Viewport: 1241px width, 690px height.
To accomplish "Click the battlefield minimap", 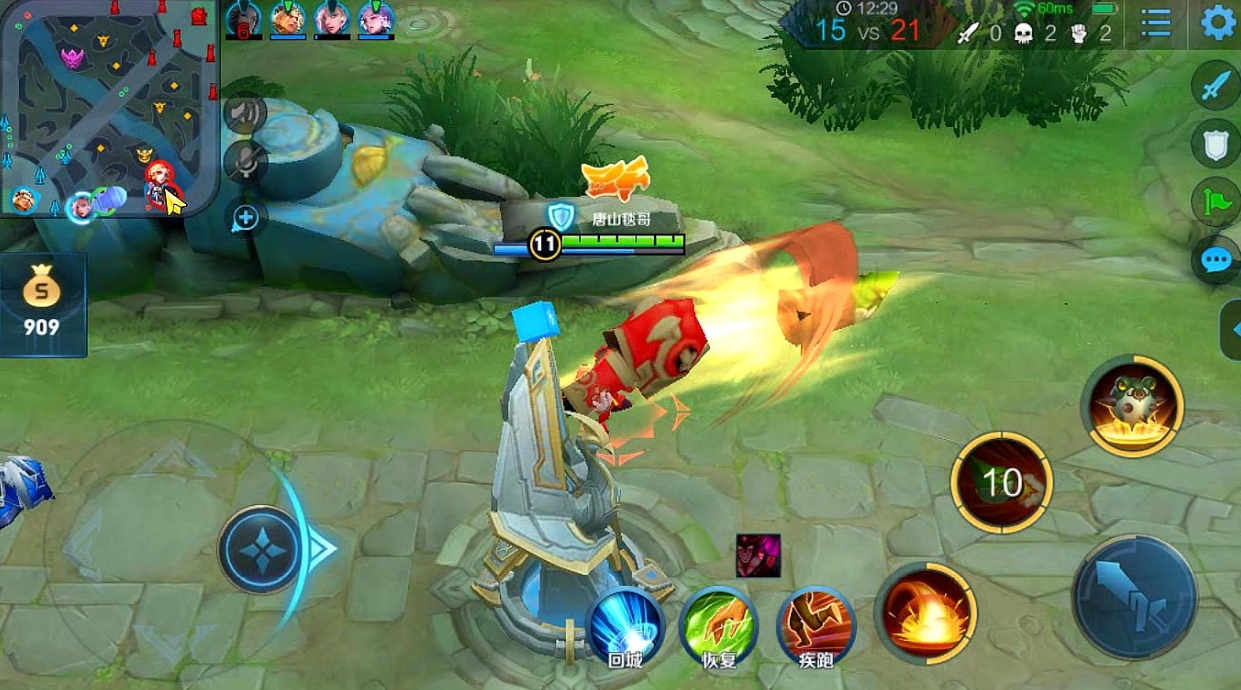I will [108, 108].
